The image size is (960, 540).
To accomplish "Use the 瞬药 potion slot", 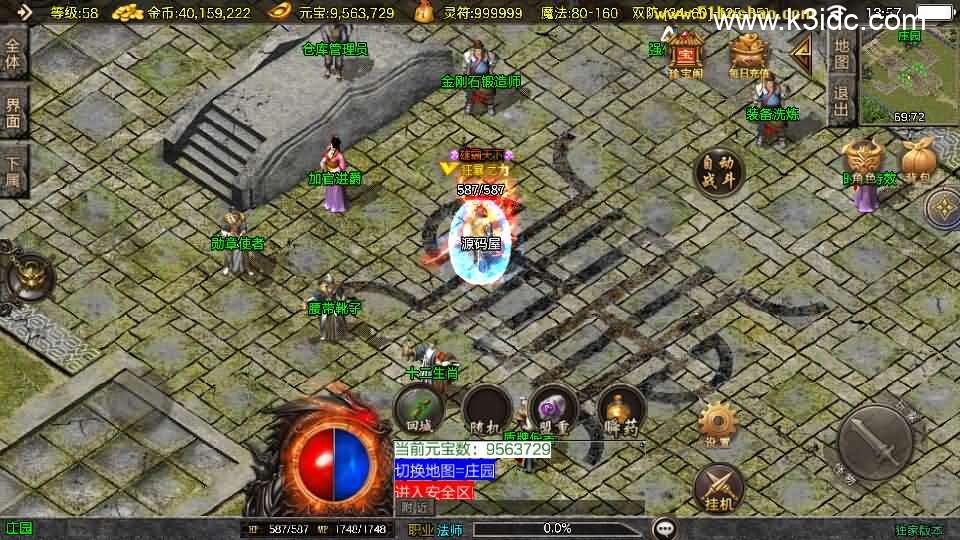I will 621,409.
